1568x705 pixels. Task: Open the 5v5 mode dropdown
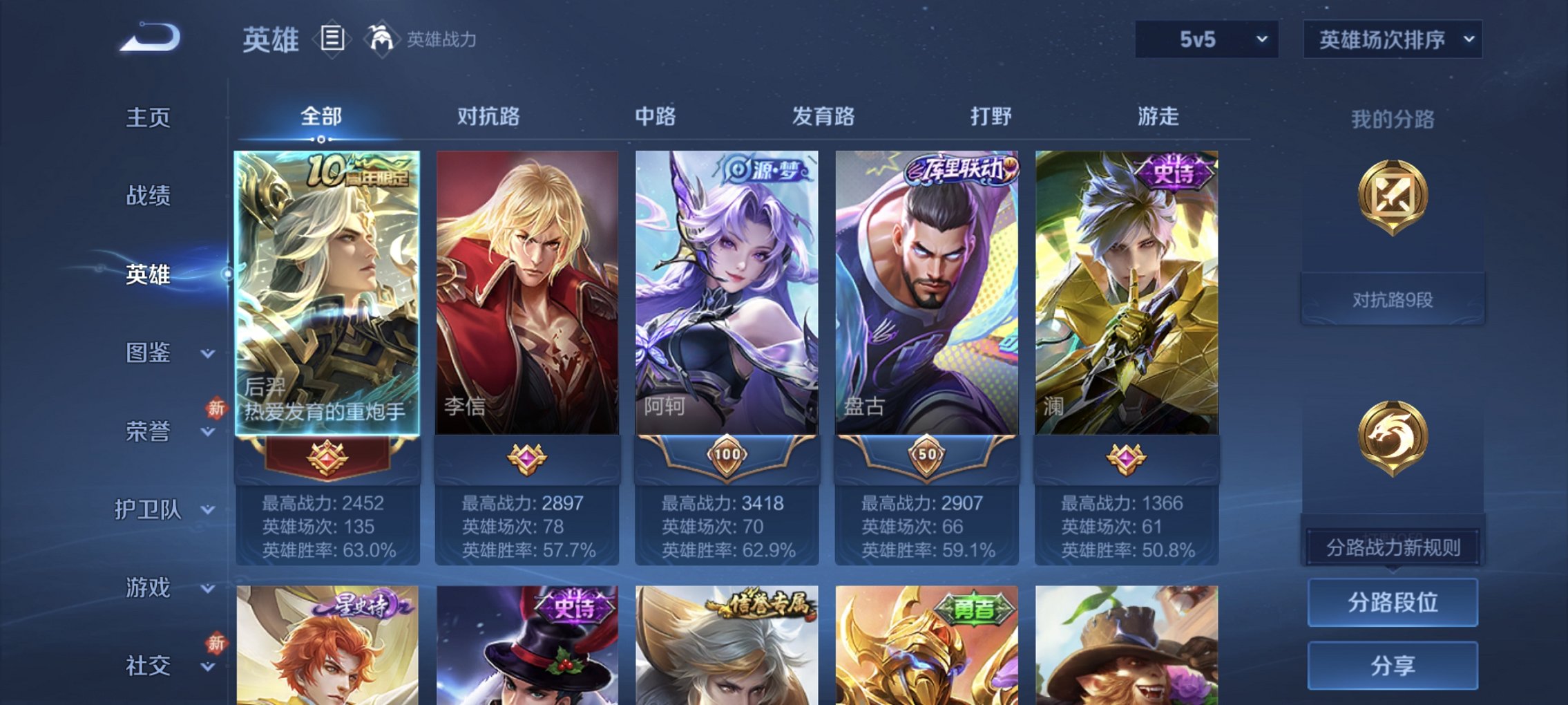tap(1207, 39)
